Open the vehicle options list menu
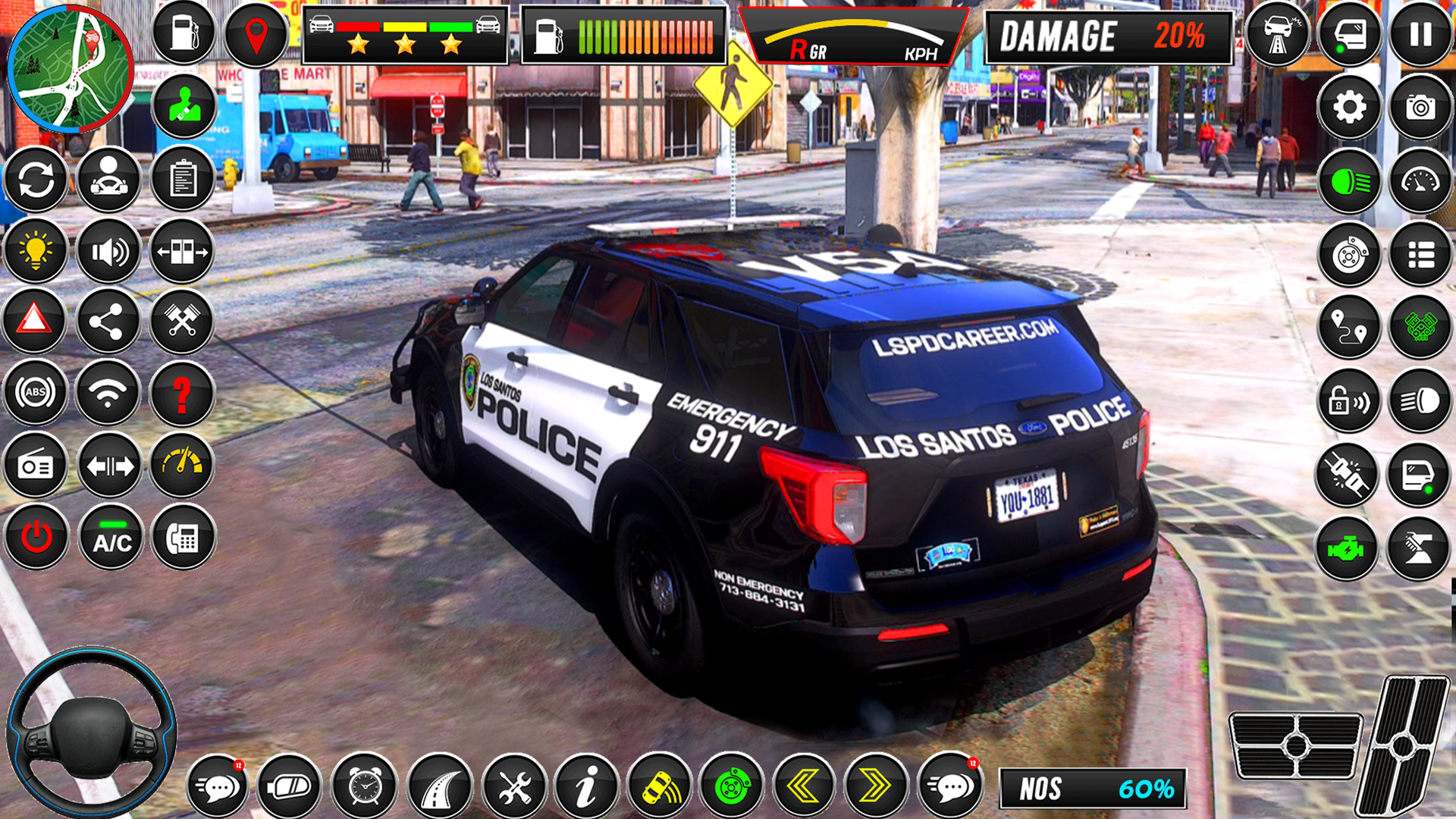Viewport: 1456px width, 819px height. (x=1422, y=255)
